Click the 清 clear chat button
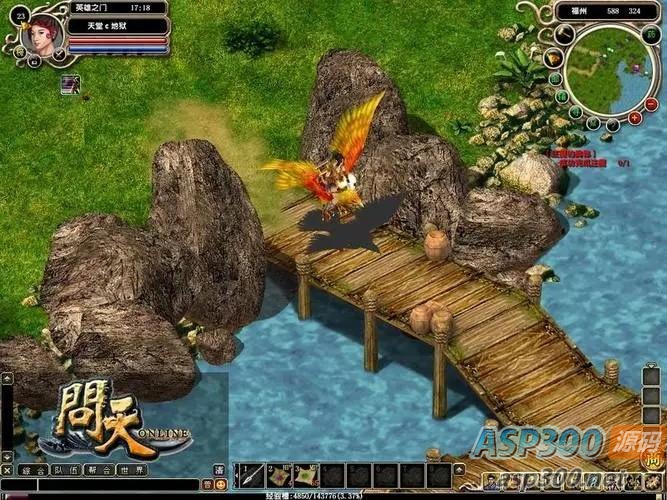The image size is (667, 500). (x=220, y=469)
